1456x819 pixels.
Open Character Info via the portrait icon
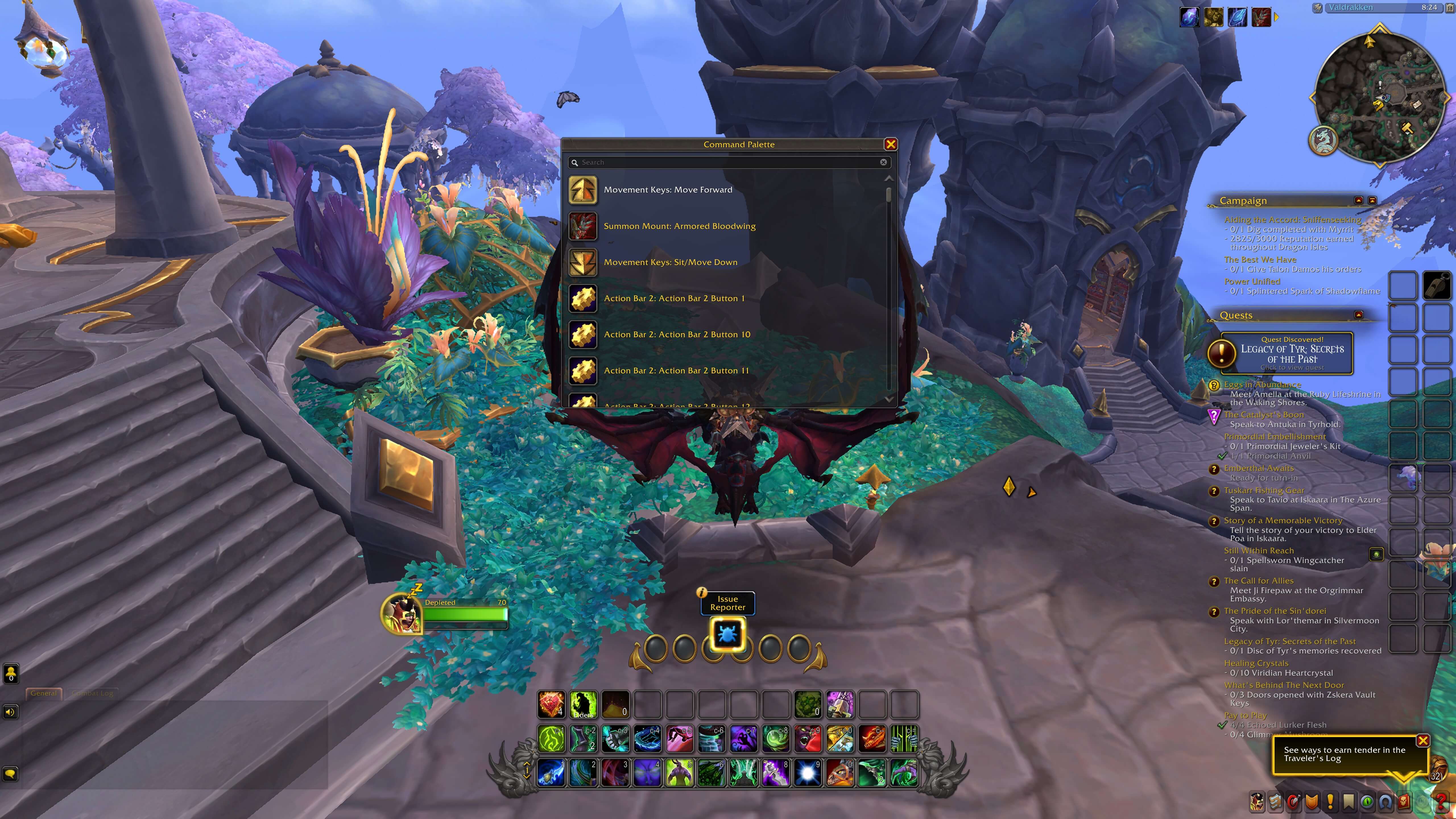point(1257,801)
